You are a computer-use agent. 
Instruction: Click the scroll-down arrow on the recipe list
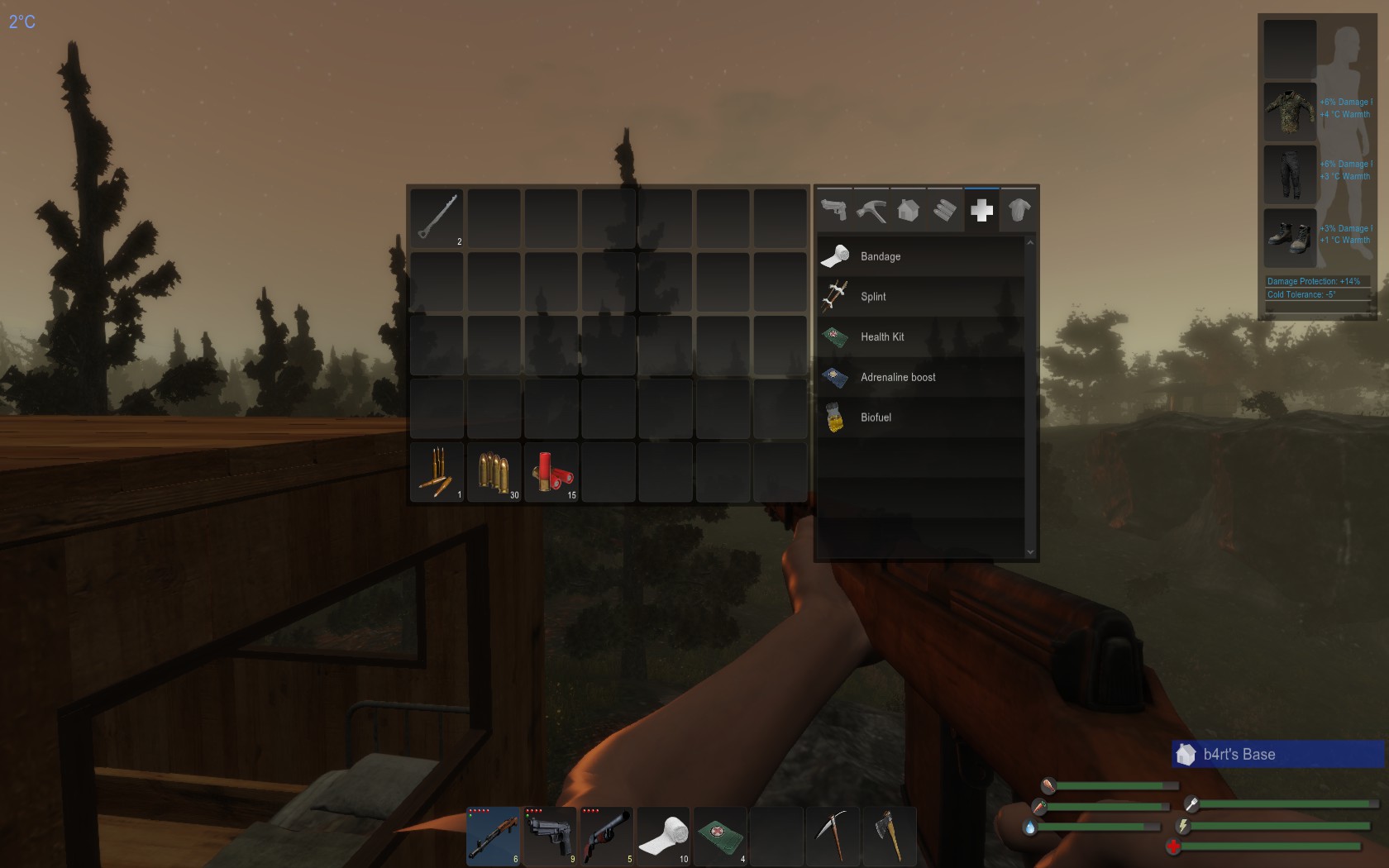(x=1030, y=551)
